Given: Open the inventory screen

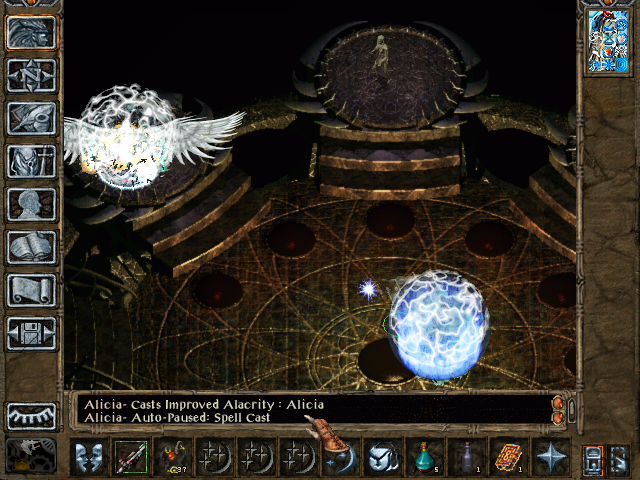Looking at the screenshot, I should [31, 162].
